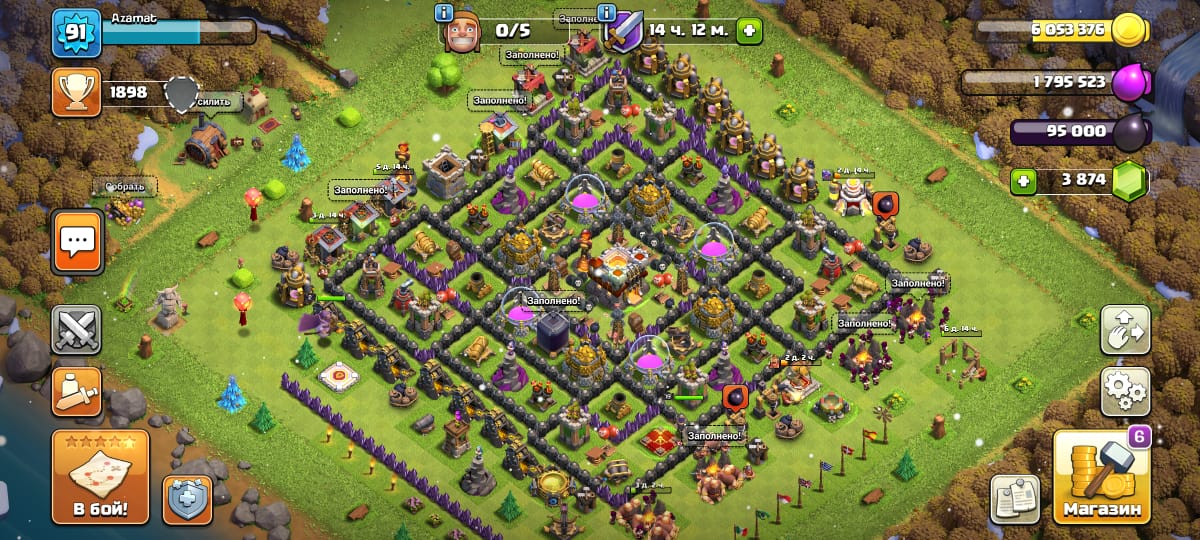Click the green plus beside gems
This screenshot has width=1200, height=540.
1023,181
